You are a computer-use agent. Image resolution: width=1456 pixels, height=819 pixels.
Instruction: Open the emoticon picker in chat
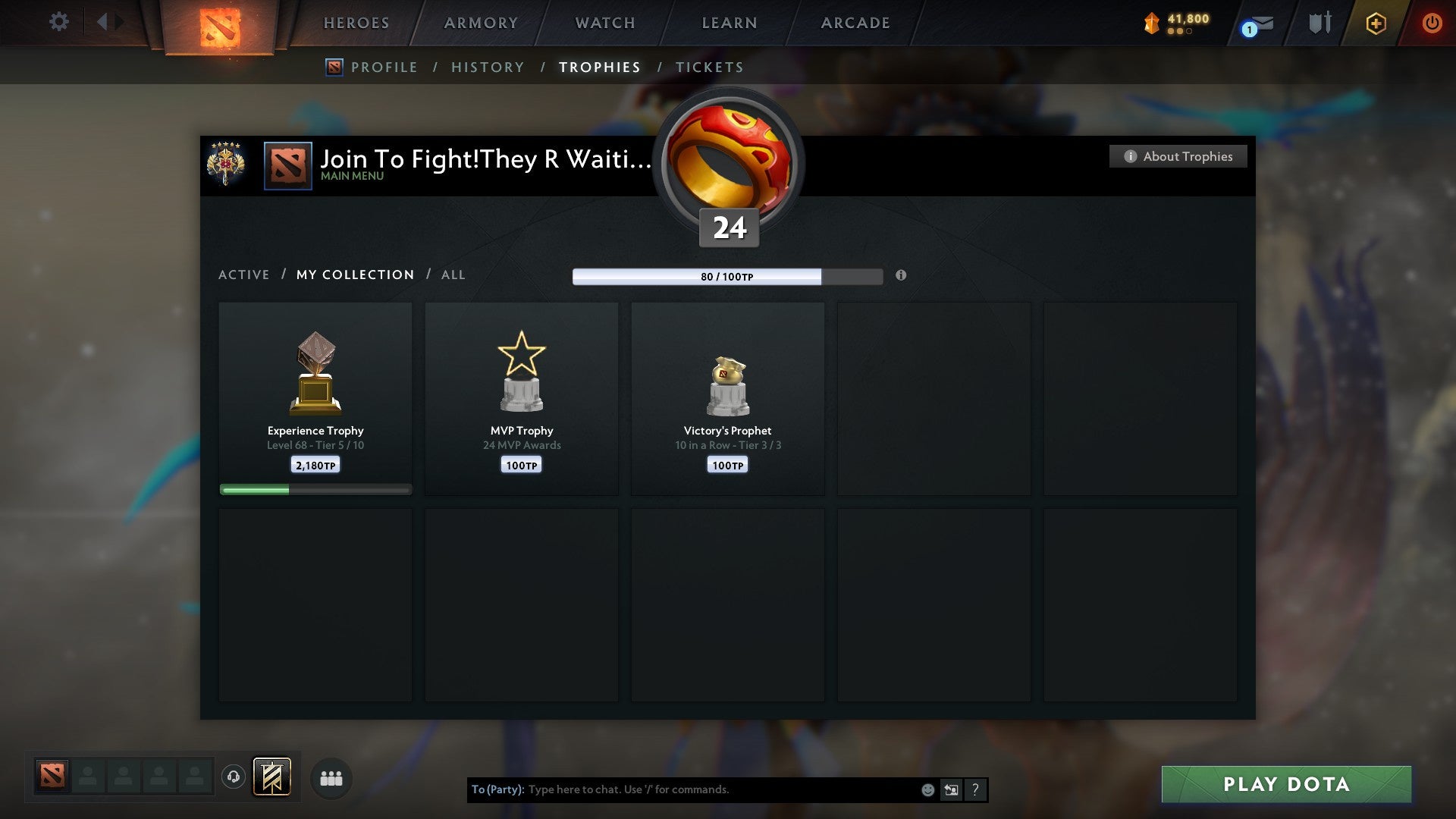(927, 789)
